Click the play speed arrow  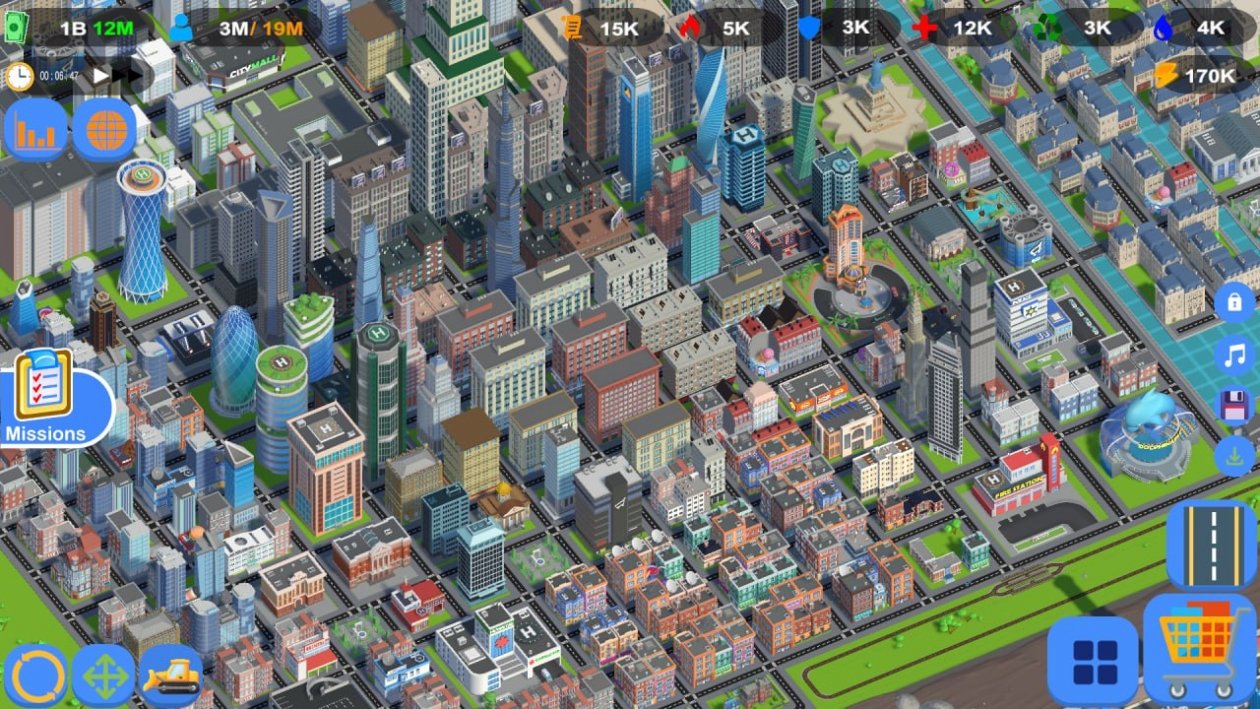tap(100, 75)
